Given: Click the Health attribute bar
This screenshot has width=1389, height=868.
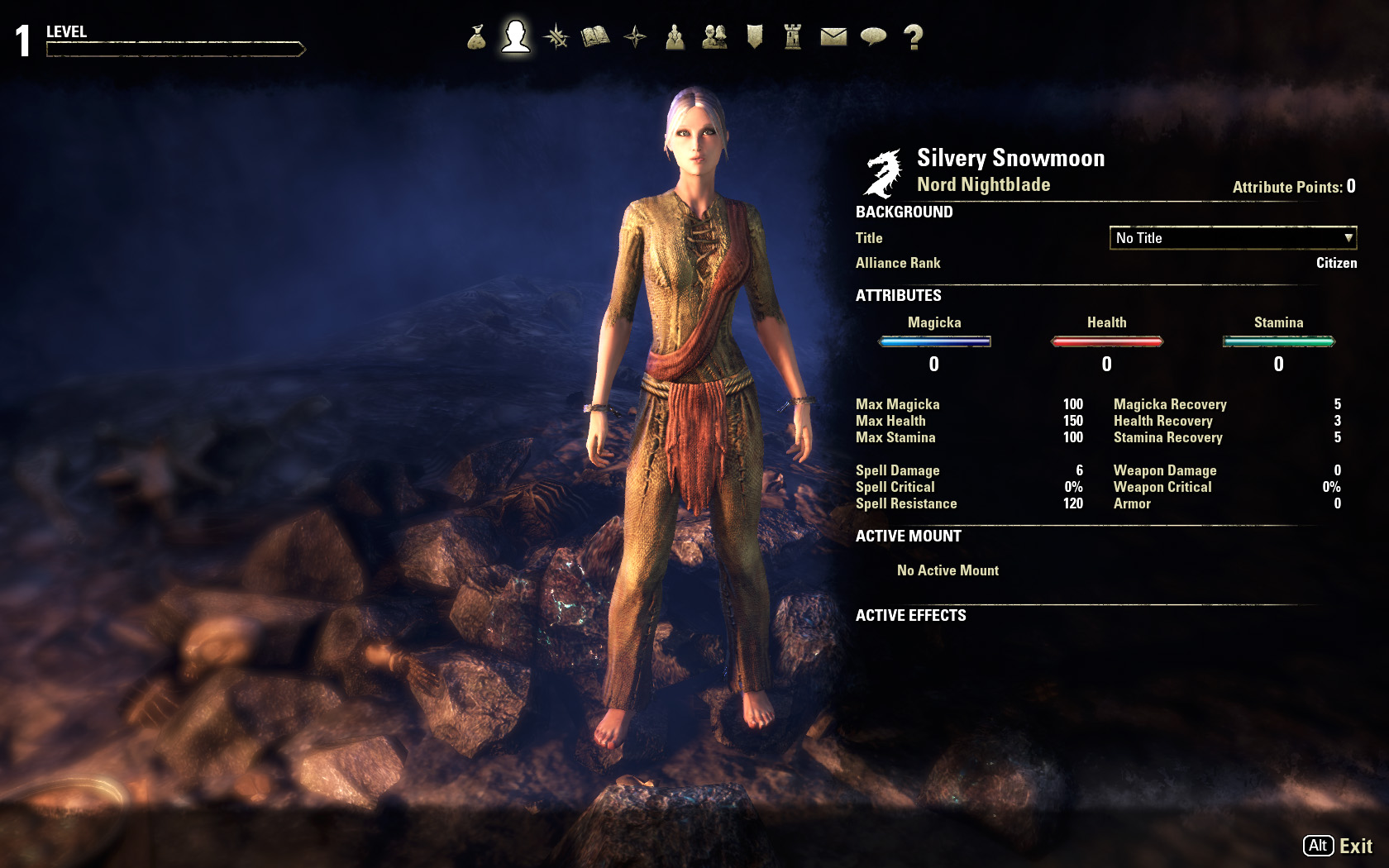Looking at the screenshot, I should click(1106, 341).
